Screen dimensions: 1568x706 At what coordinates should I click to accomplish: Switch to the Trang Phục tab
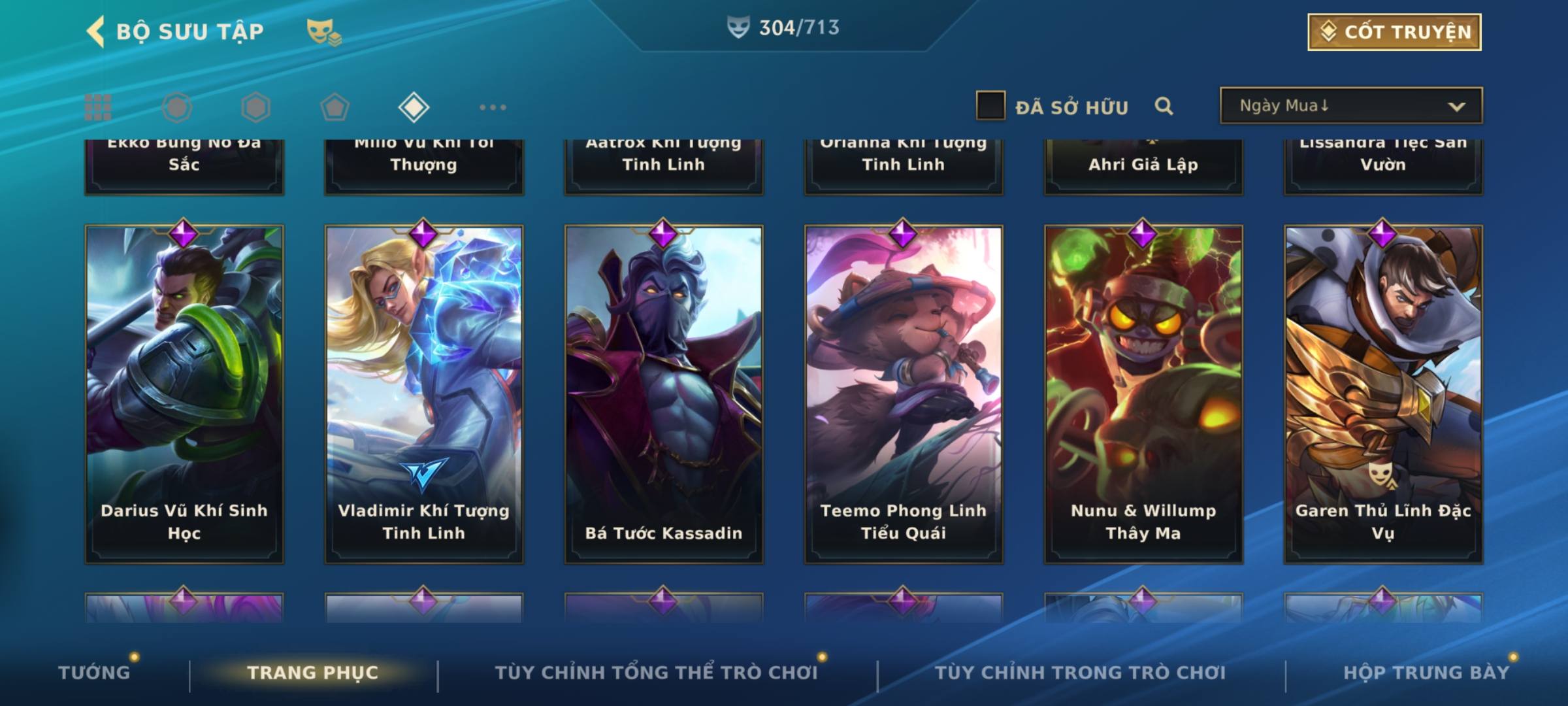coord(313,673)
